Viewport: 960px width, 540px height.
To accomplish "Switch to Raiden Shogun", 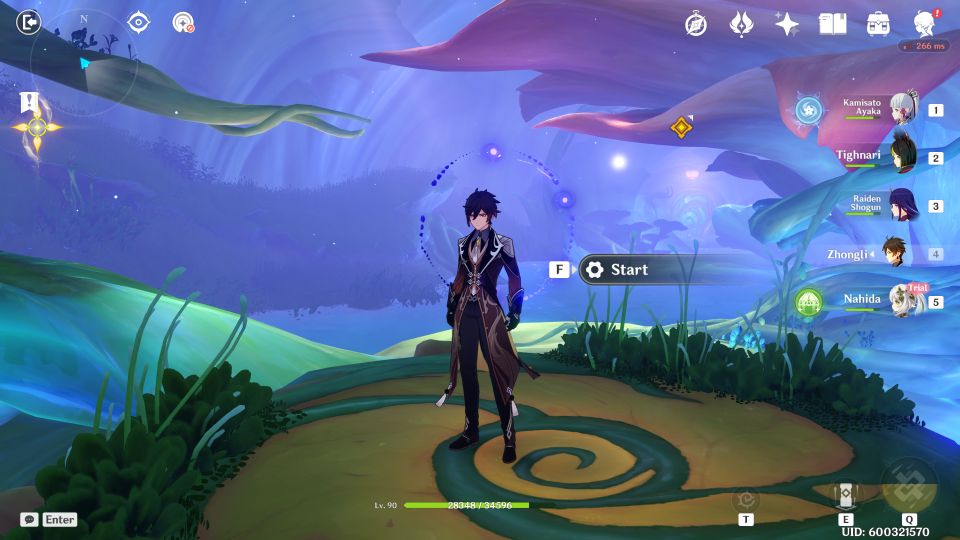I will click(903, 205).
